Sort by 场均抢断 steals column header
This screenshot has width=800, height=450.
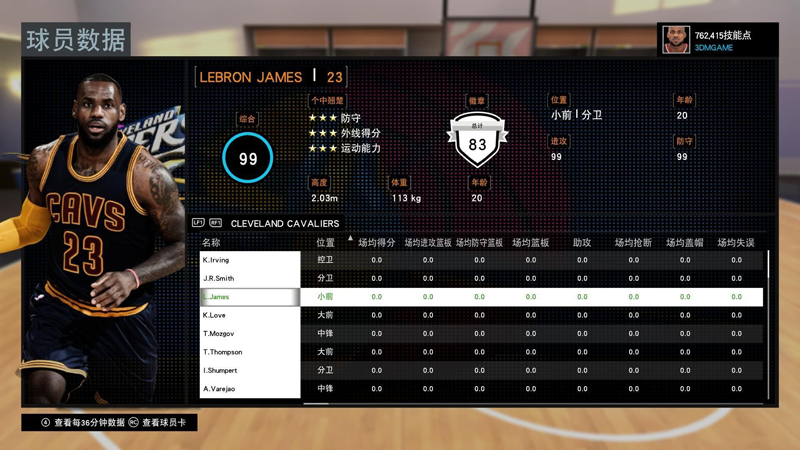point(633,243)
